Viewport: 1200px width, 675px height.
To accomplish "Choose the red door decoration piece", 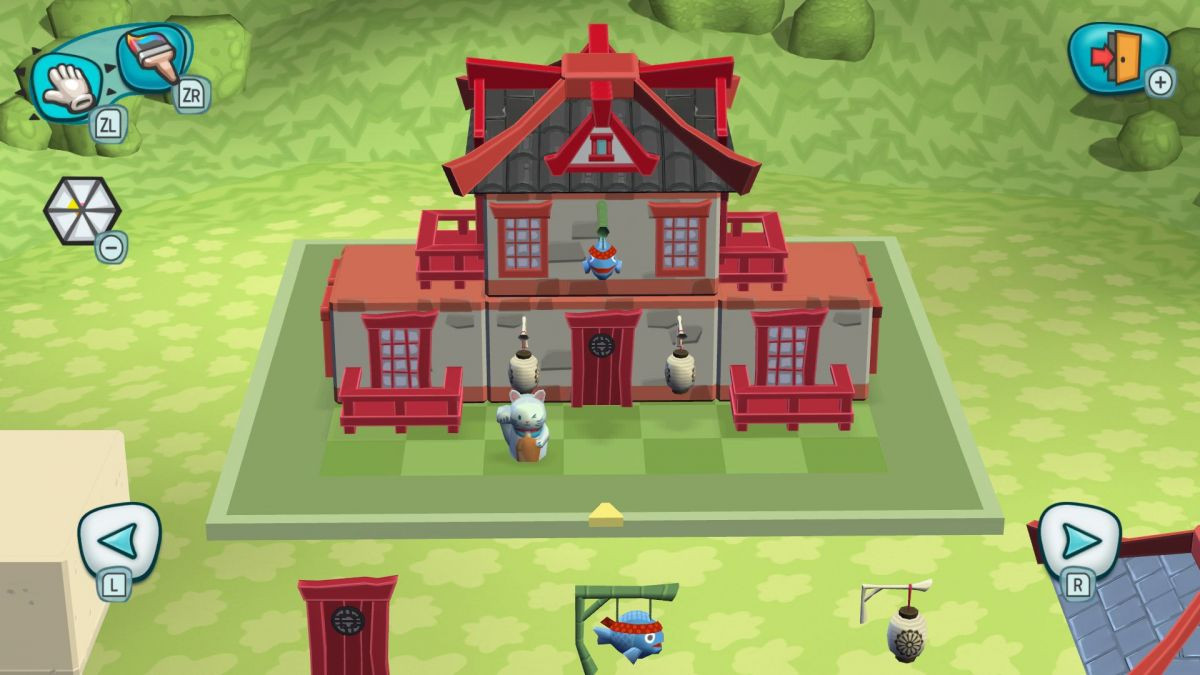I will coord(348,625).
